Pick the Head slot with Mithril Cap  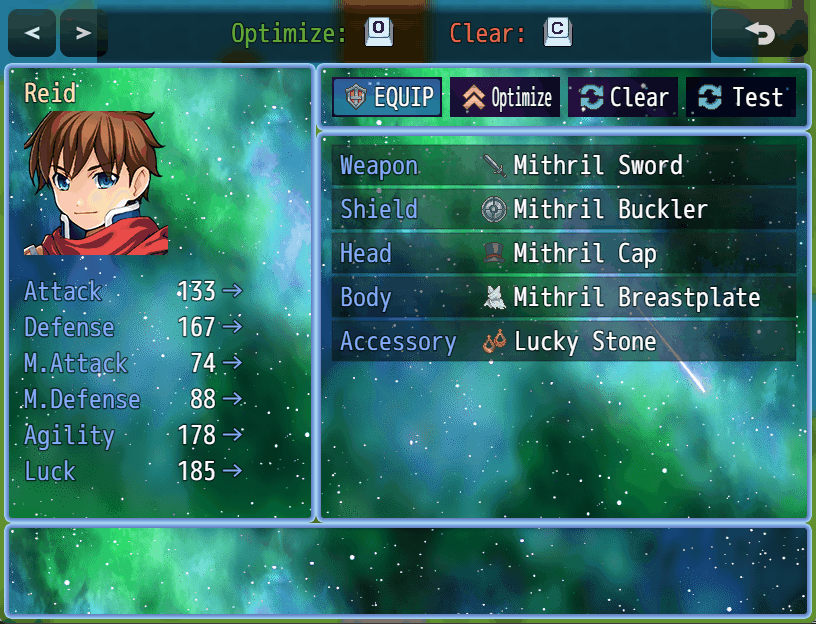pos(564,254)
